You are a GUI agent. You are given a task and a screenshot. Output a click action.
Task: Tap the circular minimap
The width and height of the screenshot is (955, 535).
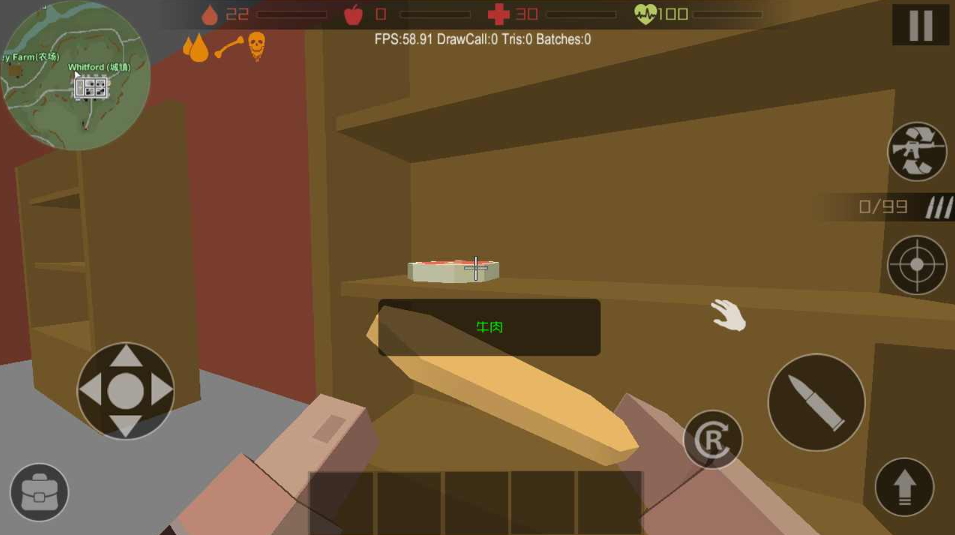pyautogui.click(x=76, y=76)
